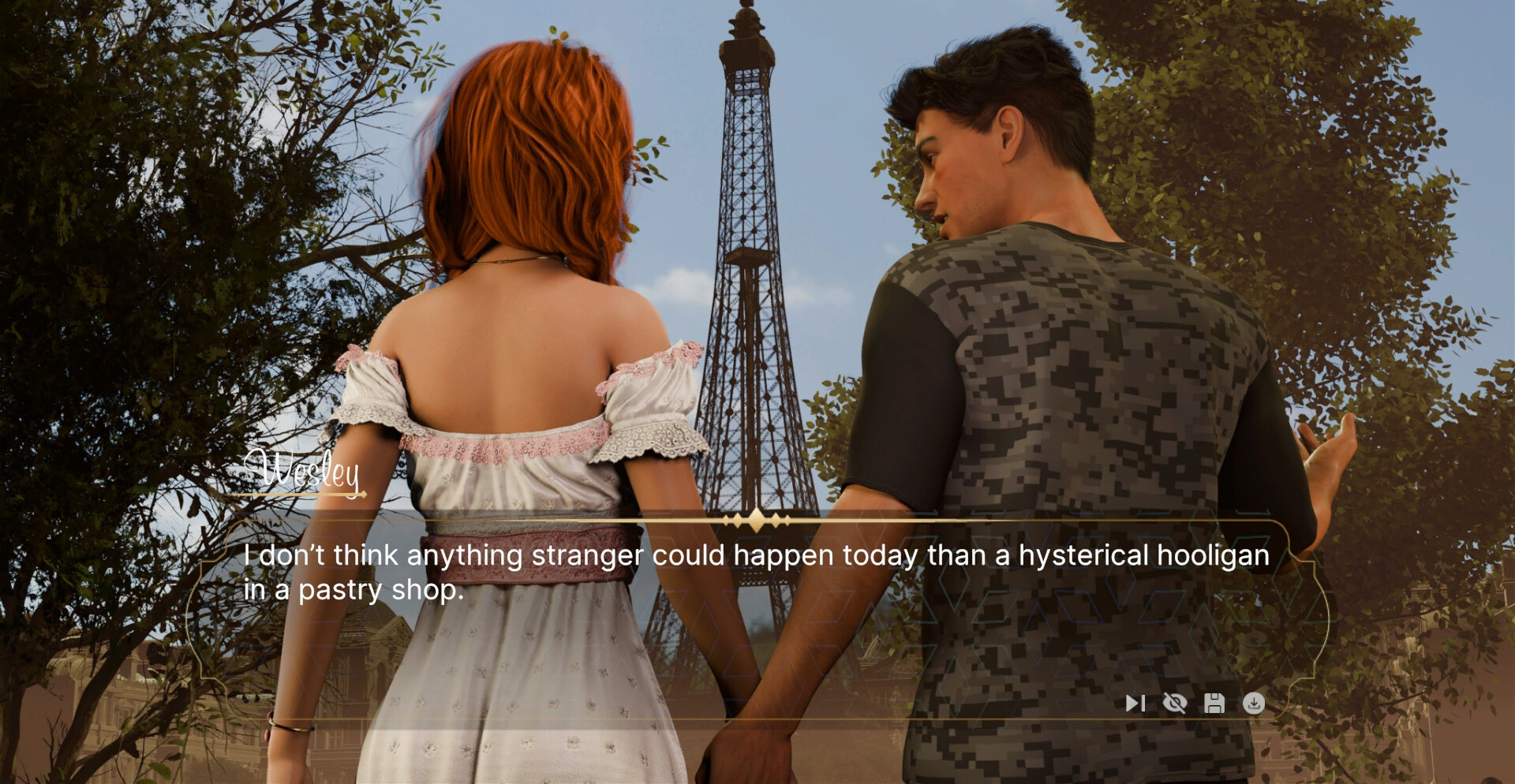This screenshot has width=1515, height=784.
Task: Hide the dialogue box with the crossed-eye icon
Action: coord(1174,703)
